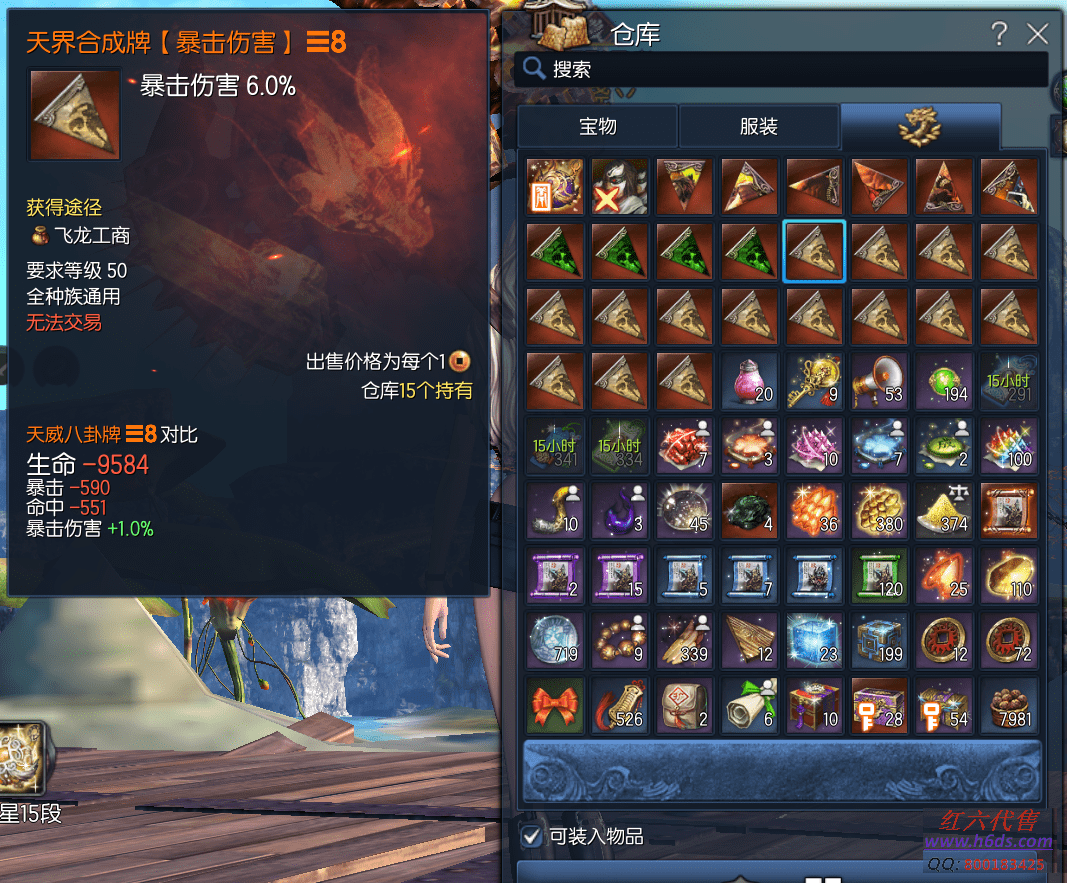Screen dimensions: 1067x883
Task: Switch to the 服装 tab
Action: pyautogui.click(x=759, y=127)
